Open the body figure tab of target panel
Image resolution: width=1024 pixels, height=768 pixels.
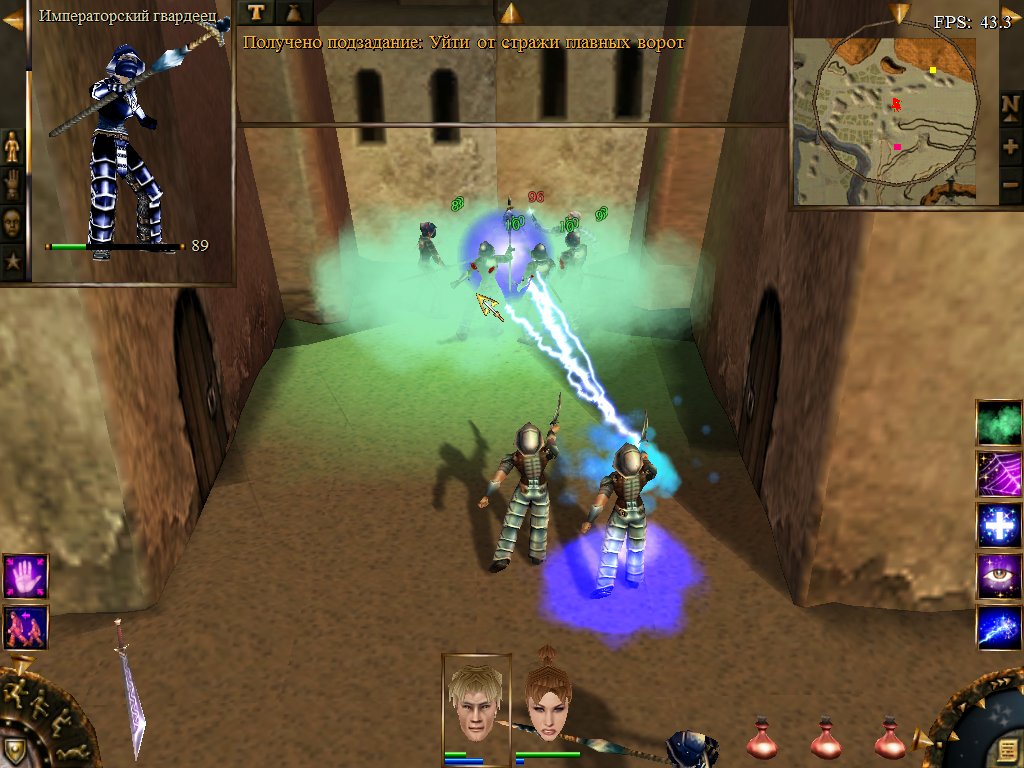pos(12,146)
